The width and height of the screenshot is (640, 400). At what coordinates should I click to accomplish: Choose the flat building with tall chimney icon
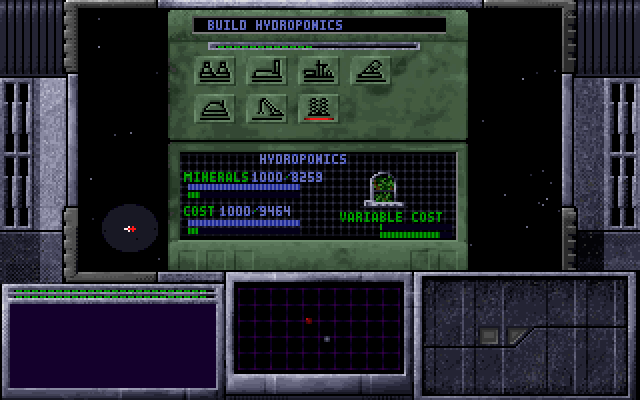click(x=268, y=70)
